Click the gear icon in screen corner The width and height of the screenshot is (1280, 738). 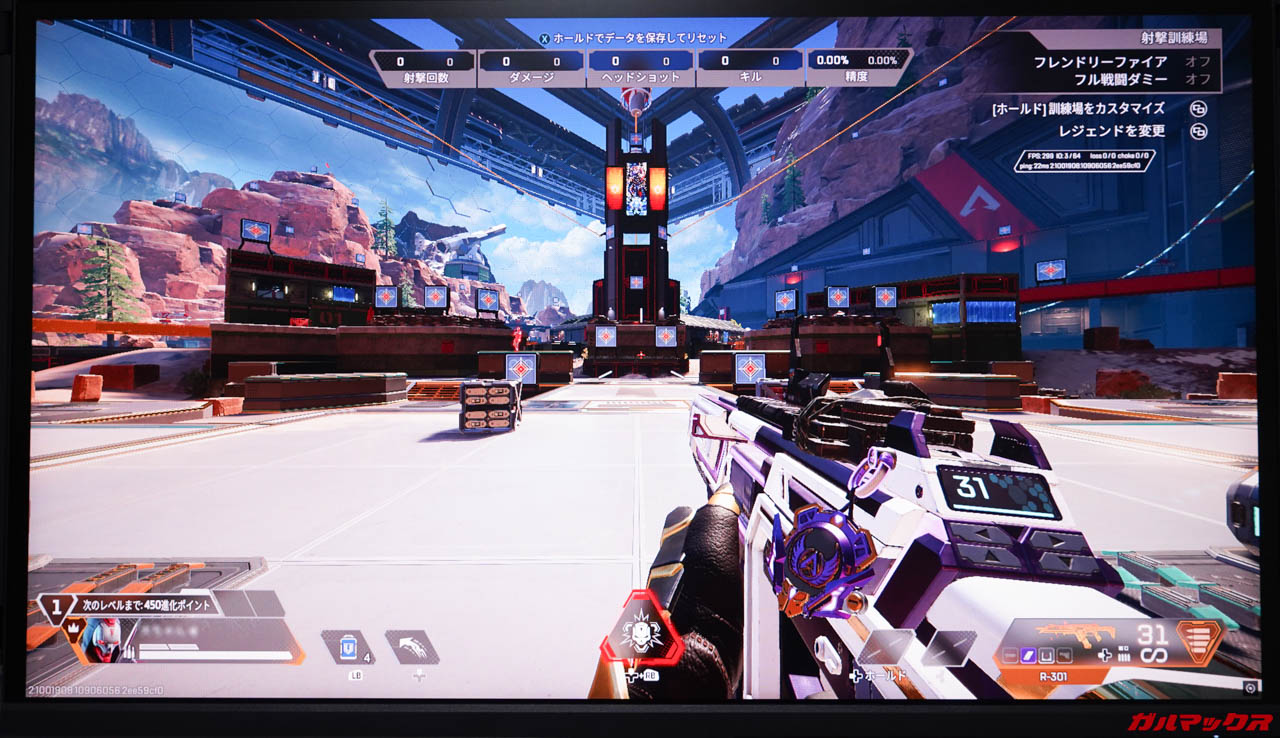(1250, 688)
